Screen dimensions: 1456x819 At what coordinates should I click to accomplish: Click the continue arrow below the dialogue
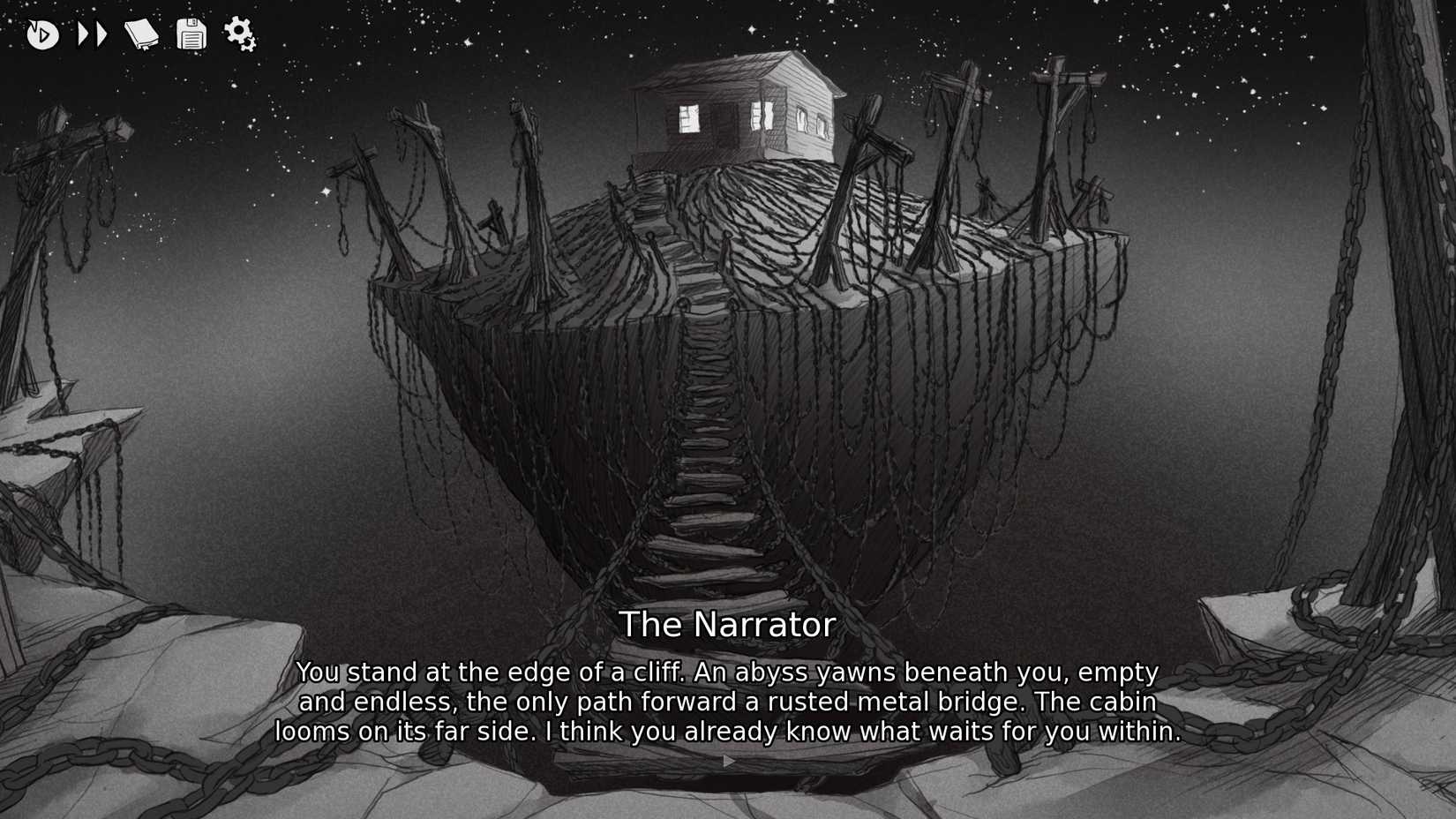point(727,760)
